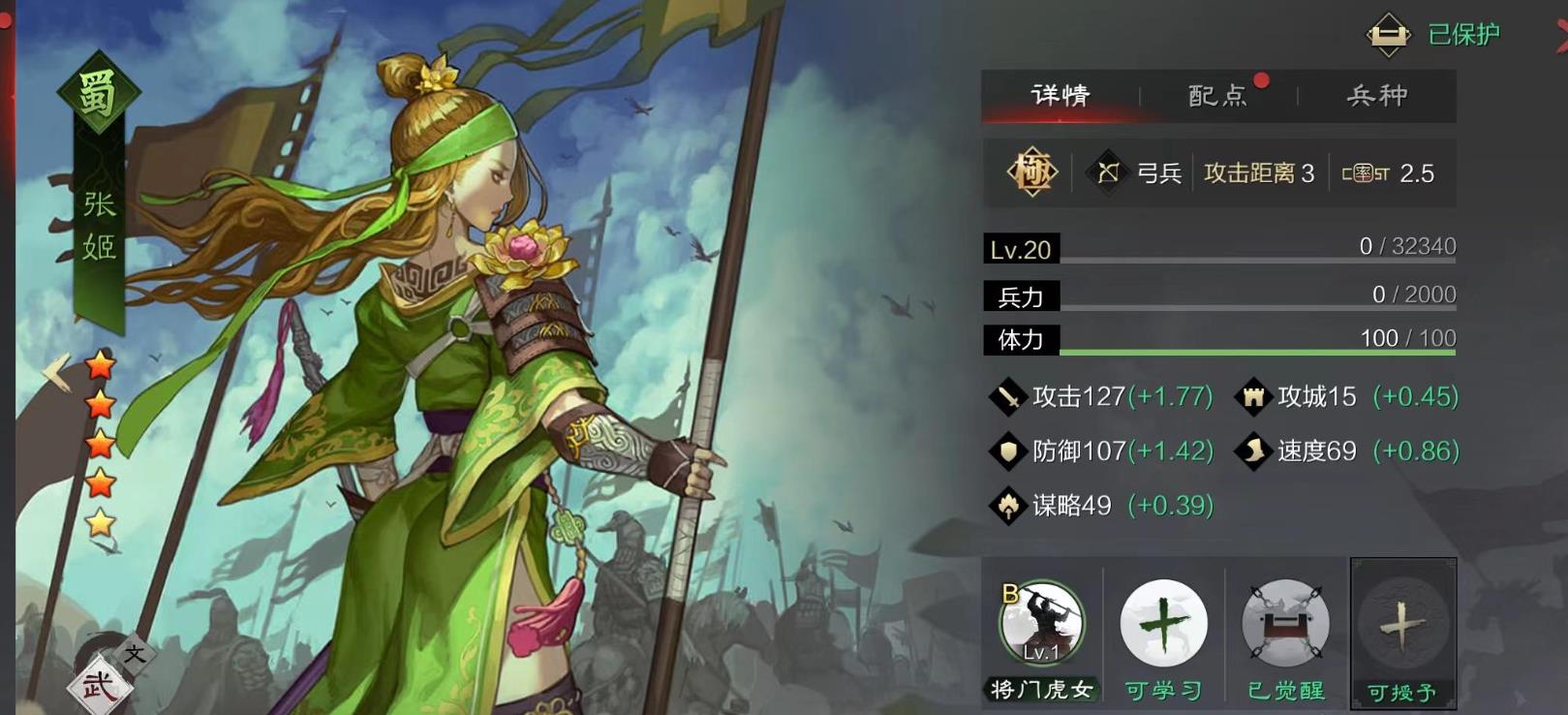Select the 谋略 strategy stat icon
The image size is (1568, 715).
[x=1010, y=505]
